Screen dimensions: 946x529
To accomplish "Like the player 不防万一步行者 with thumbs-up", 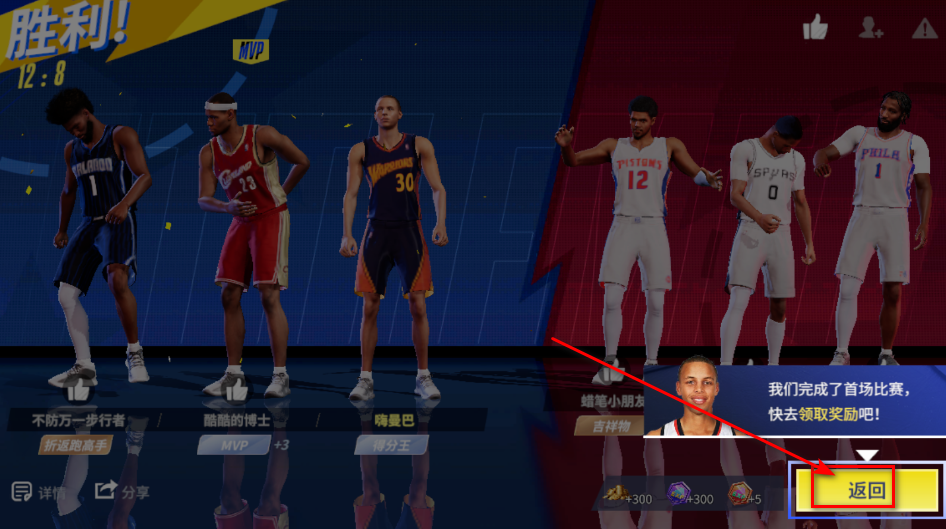I will (x=78, y=390).
